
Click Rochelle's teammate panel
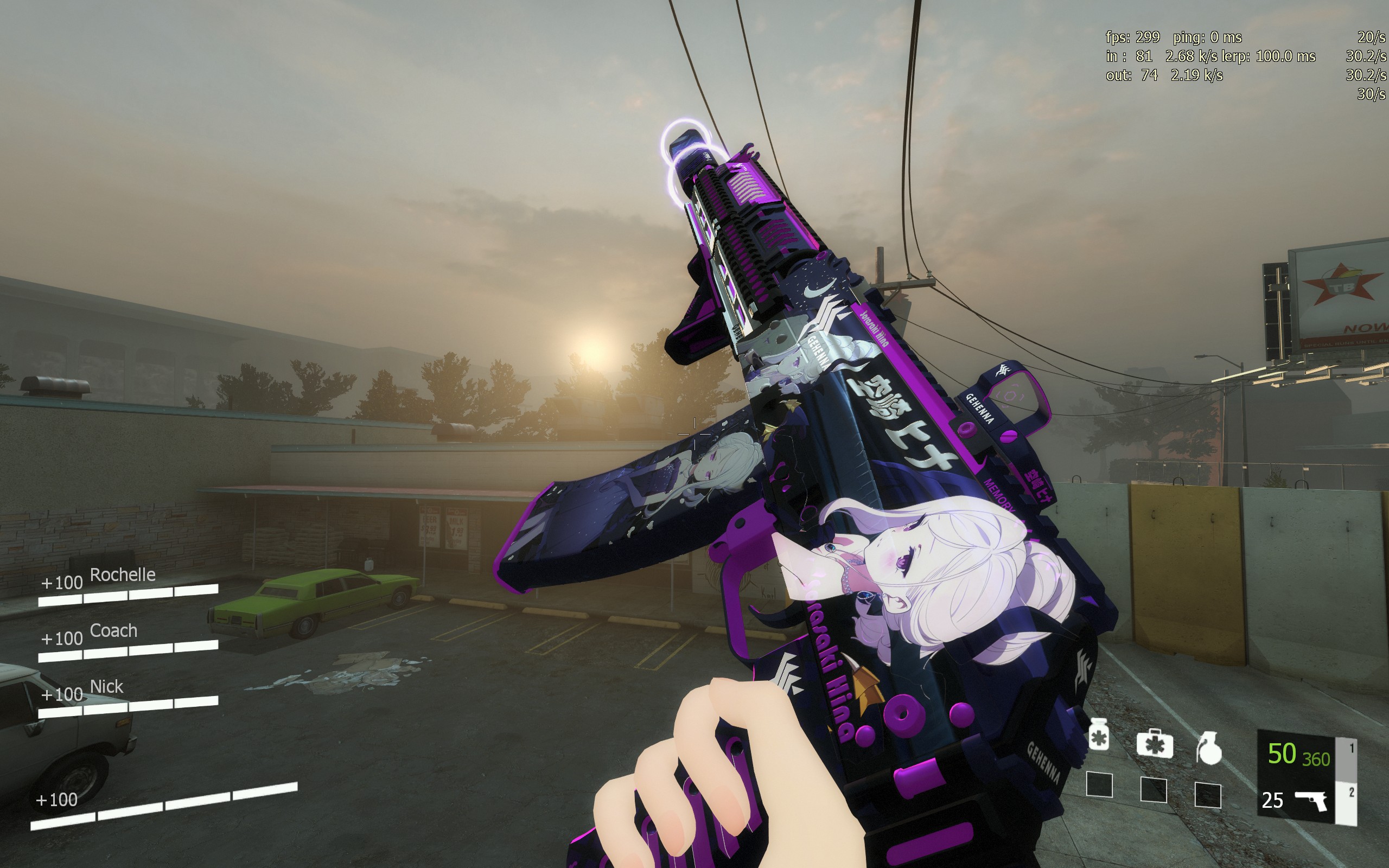tap(129, 584)
